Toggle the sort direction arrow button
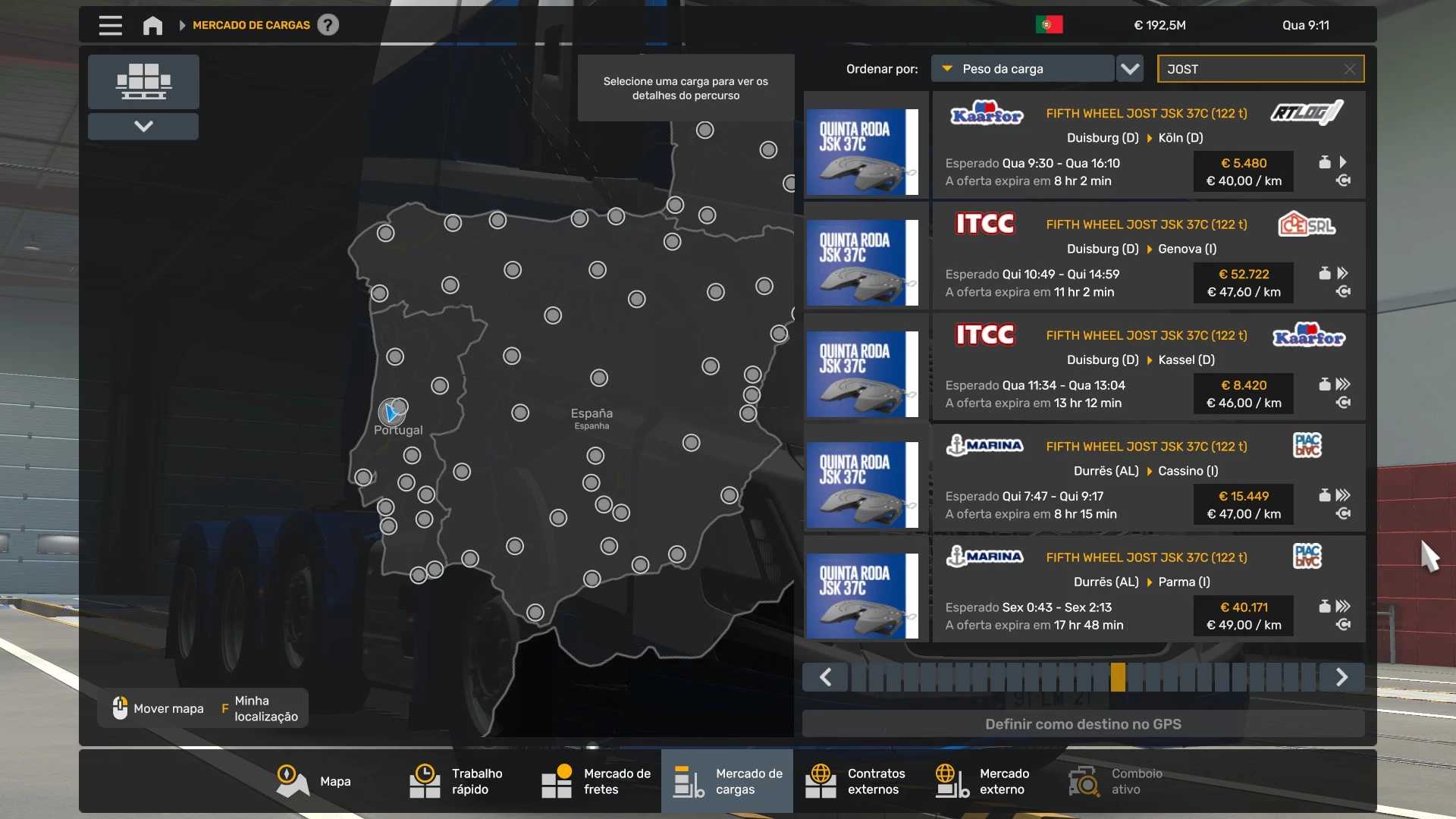Viewport: 1456px width, 819px height. point(1130,69)
